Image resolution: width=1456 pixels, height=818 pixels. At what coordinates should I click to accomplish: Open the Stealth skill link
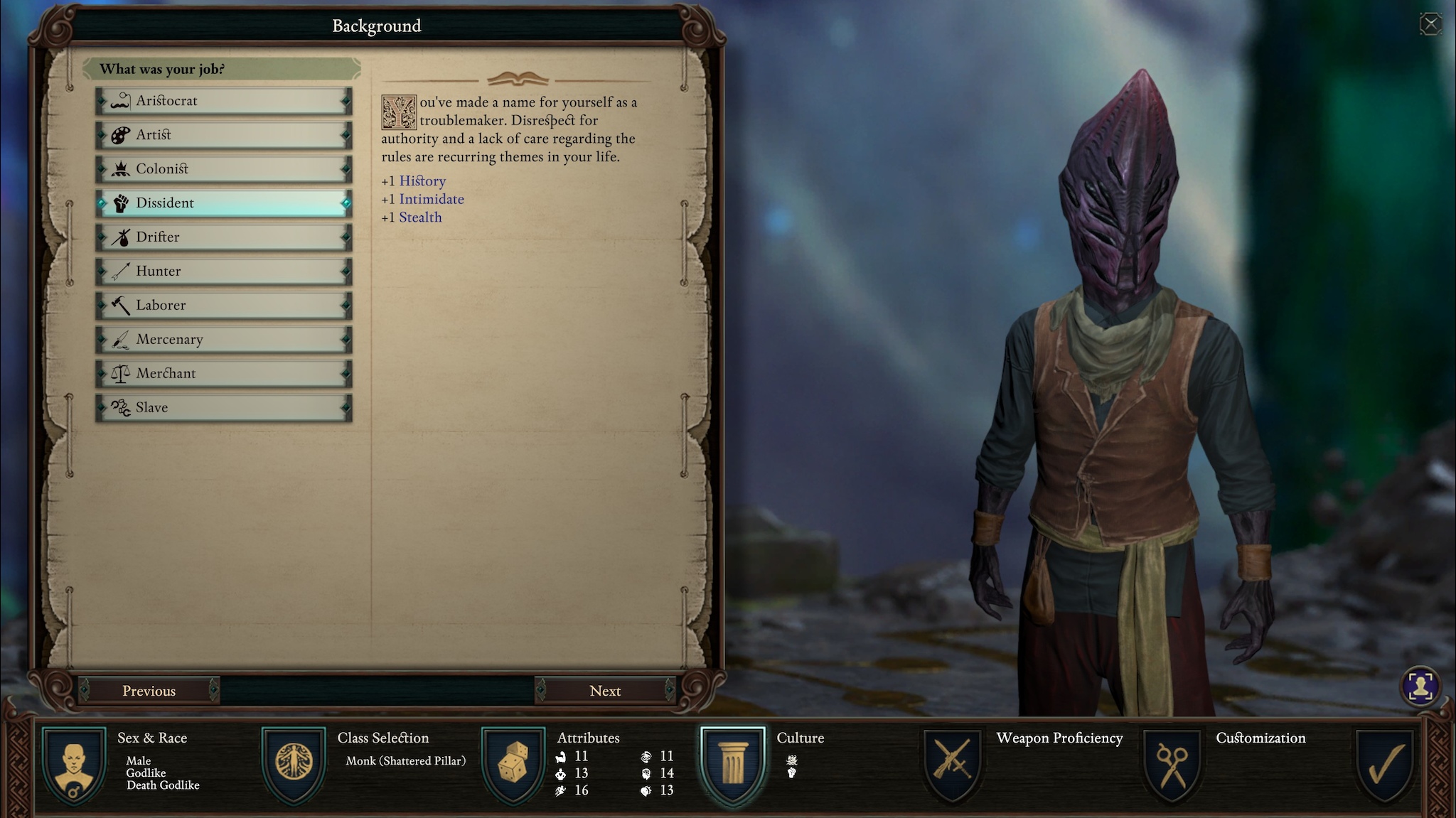421,217
